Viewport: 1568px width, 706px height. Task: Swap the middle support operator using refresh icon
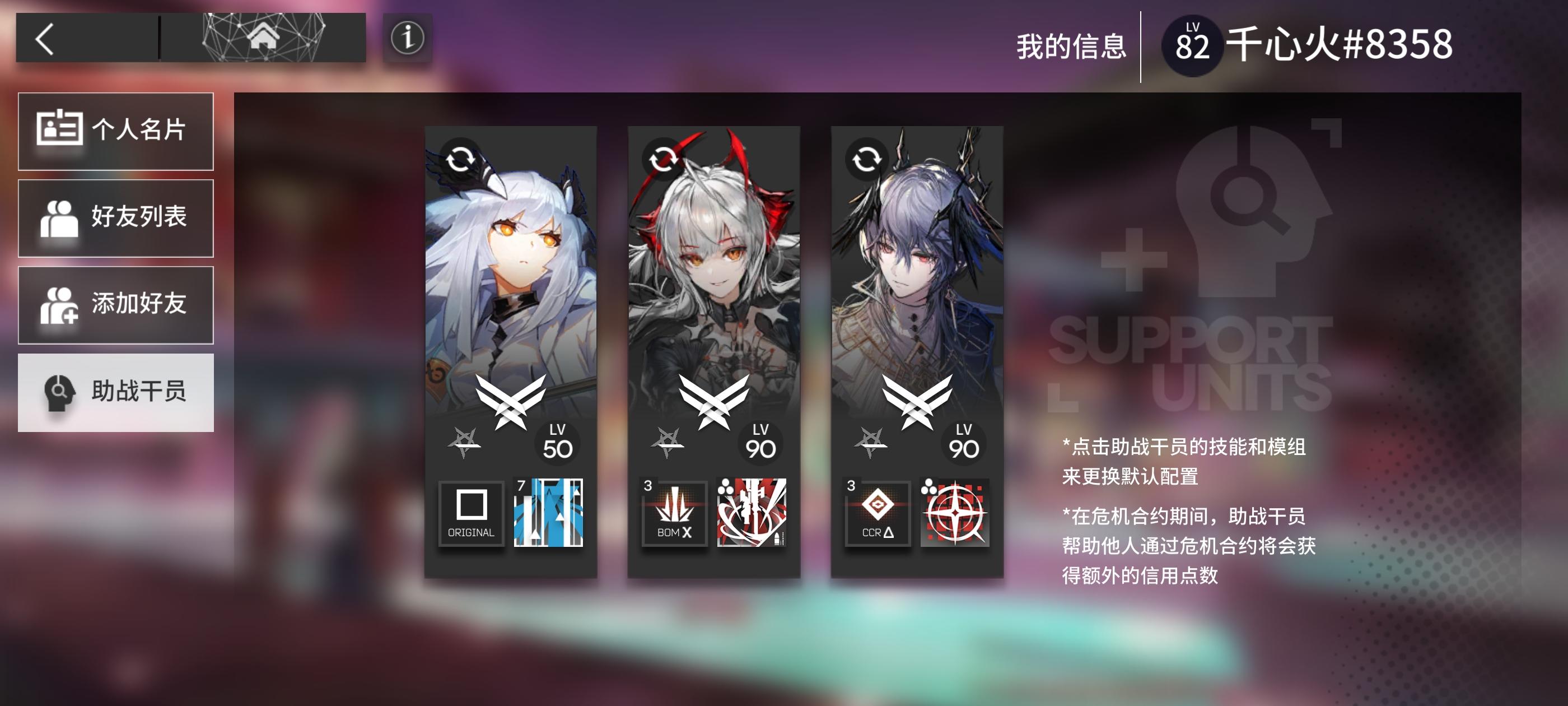pyautogui.click(x=665, y=160)
